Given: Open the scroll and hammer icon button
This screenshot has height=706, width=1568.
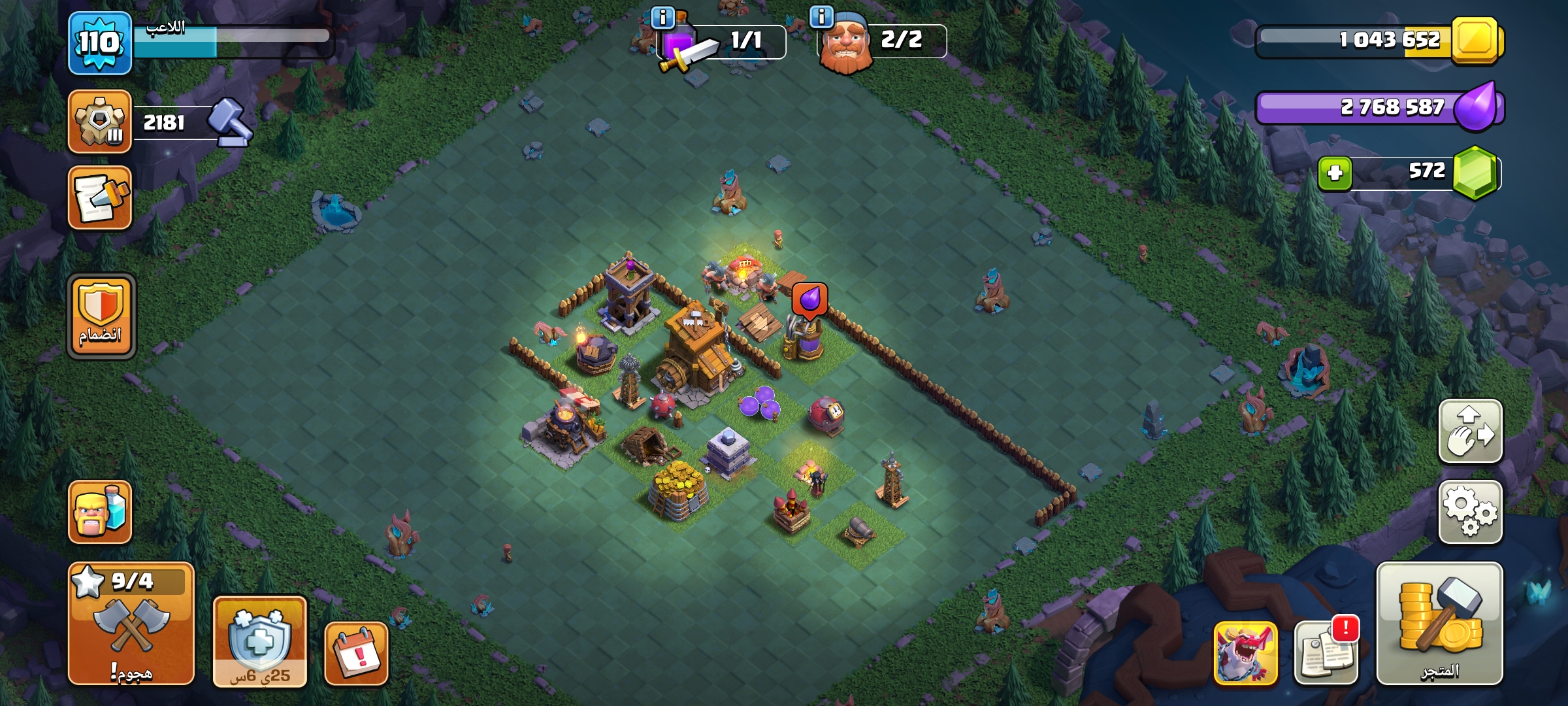Looking at the screenshot, I should tap(100, 198).
